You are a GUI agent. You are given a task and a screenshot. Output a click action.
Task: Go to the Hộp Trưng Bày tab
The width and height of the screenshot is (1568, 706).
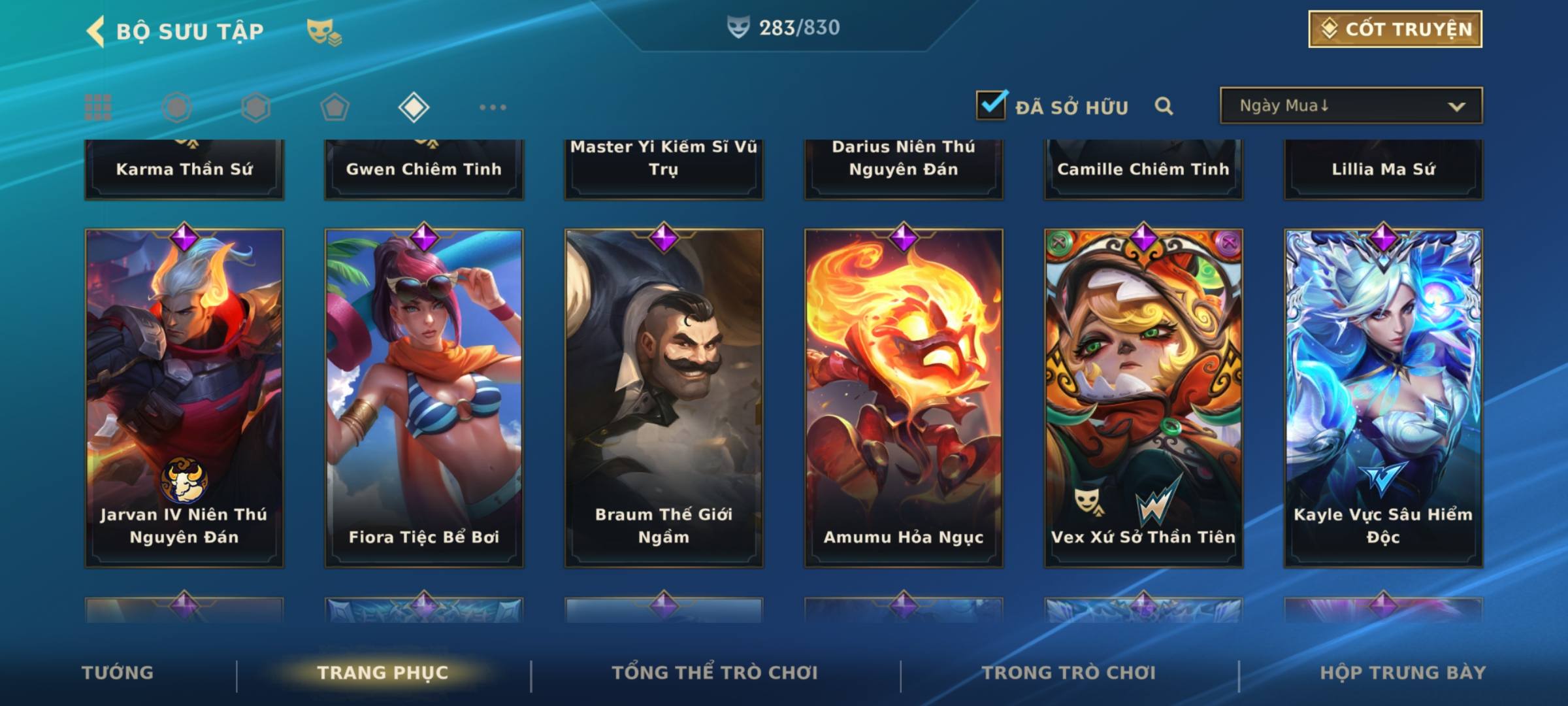pos(1403,673)
